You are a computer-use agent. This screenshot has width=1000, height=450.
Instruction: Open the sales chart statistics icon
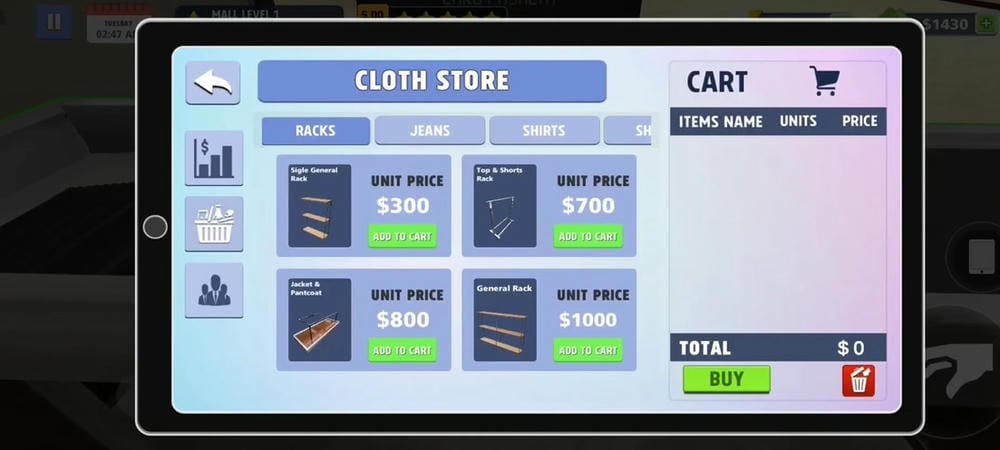point(213,158)
